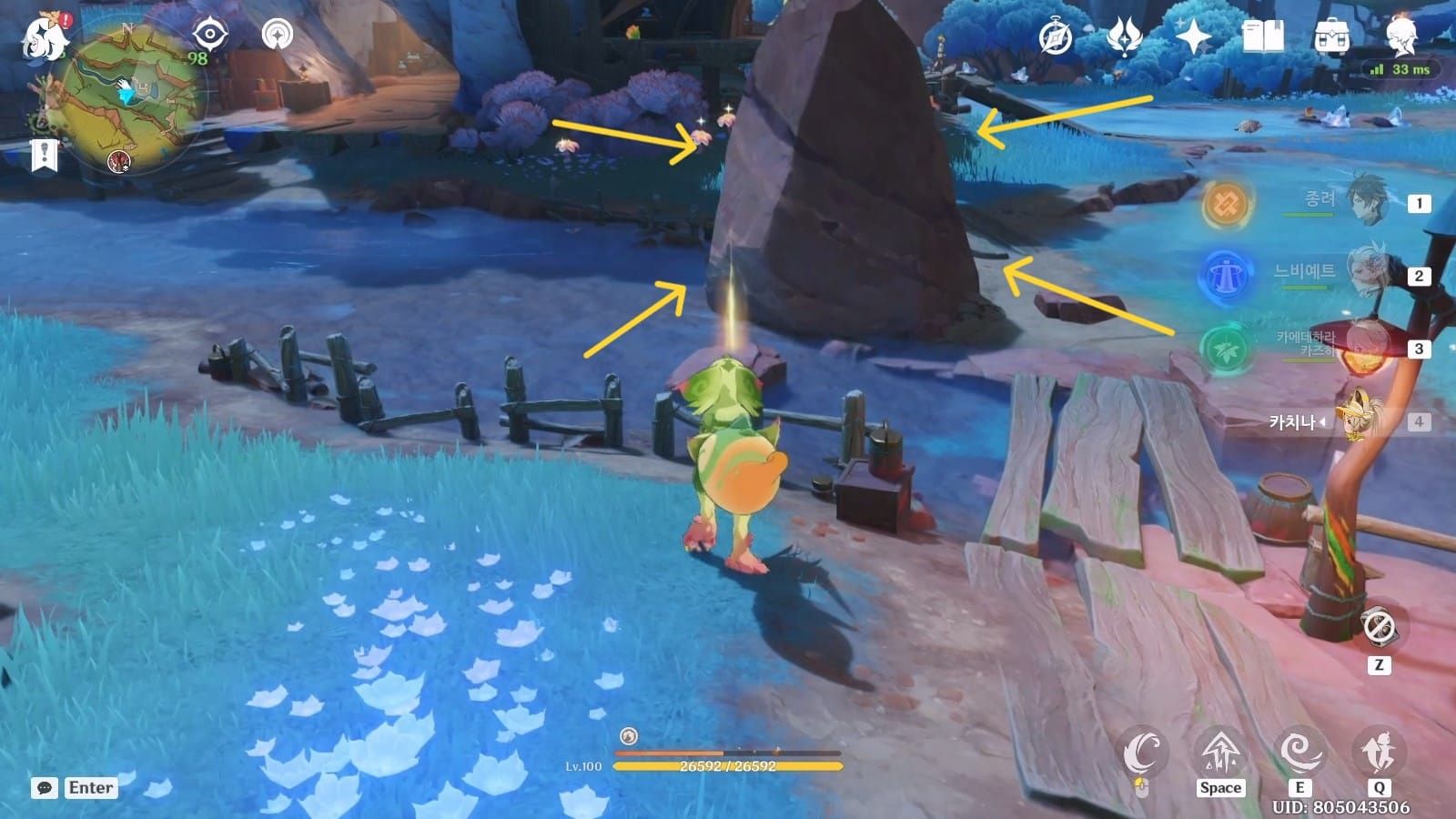Trigger 종려's orange elemental burst icon
Viewport: 1456px width, 819px height.
click(1225, 203)
